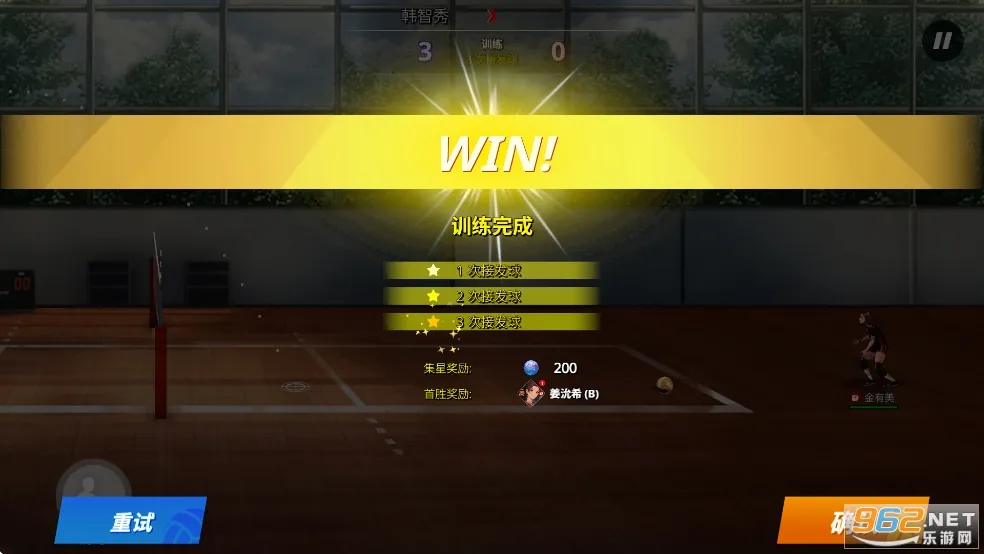The width and height of the screenshot is (984, 554).
Task: Select the 姜沈希 first-win reward portrait
Action: tap(531, 393)
